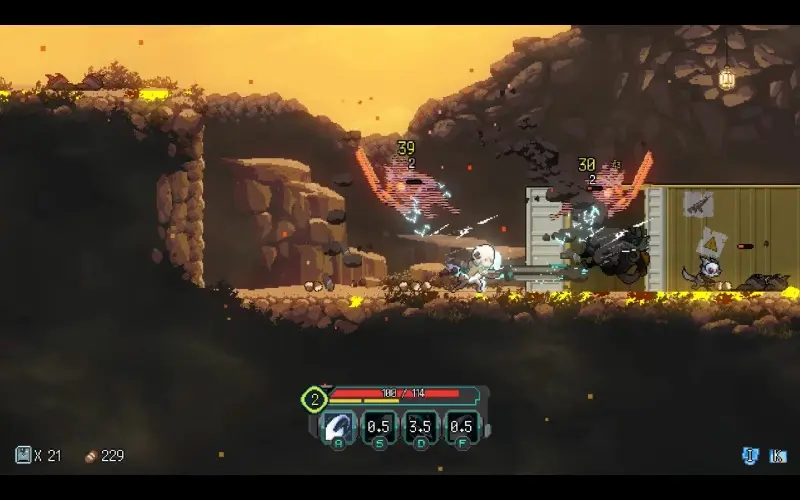
Task: Open the blue menu icon marked K
Action: click(778, 456)
